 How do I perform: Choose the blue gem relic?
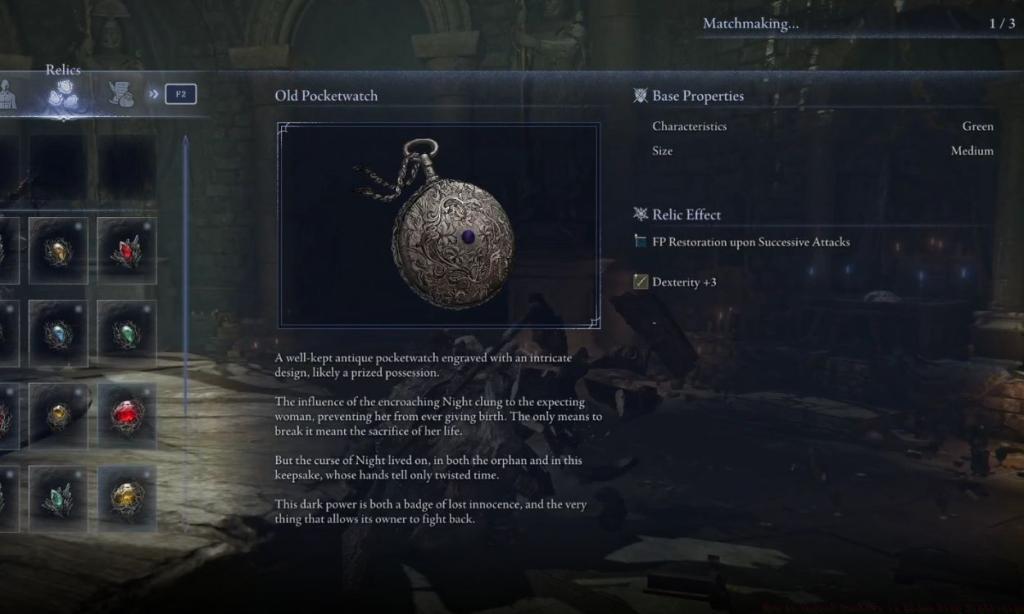(58, 333)
